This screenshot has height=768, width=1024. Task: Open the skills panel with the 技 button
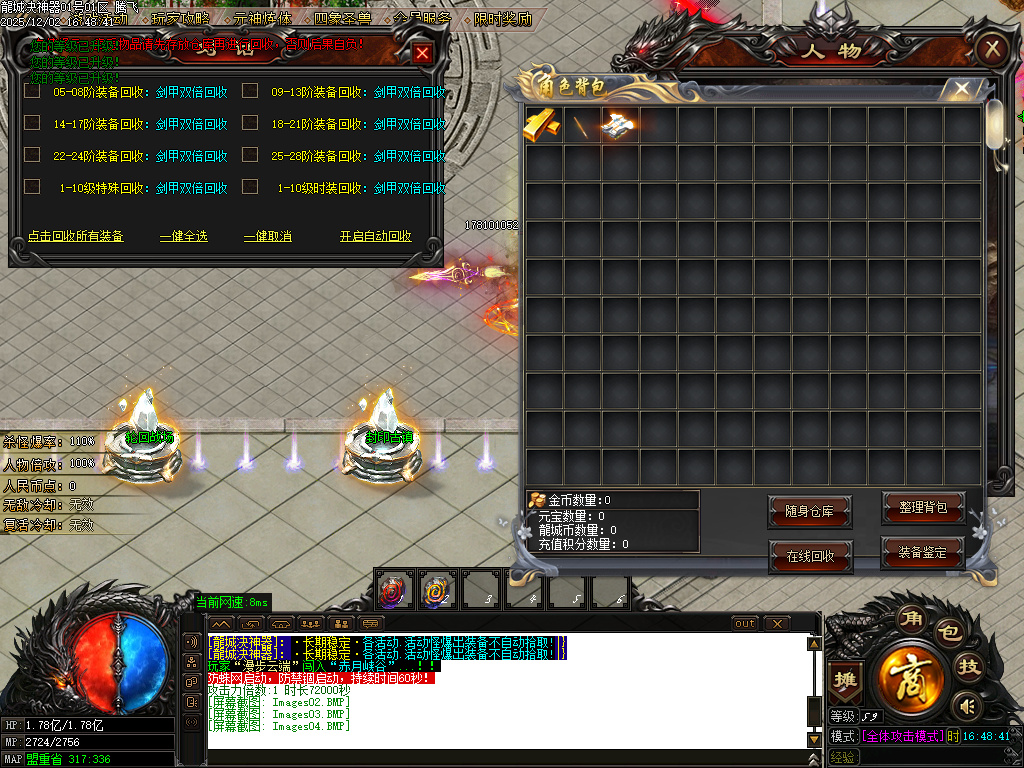(968, 667)
